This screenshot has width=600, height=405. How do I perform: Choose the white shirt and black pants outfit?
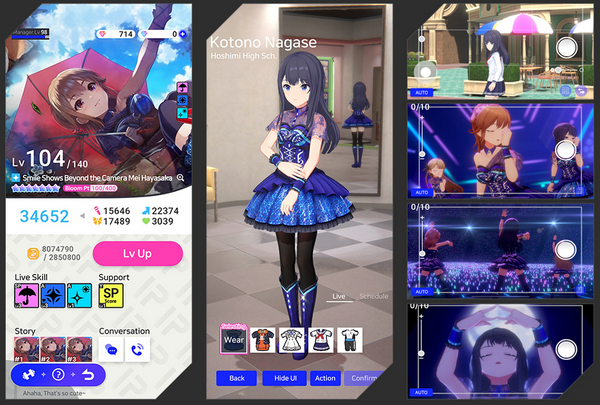coord(349,339)
